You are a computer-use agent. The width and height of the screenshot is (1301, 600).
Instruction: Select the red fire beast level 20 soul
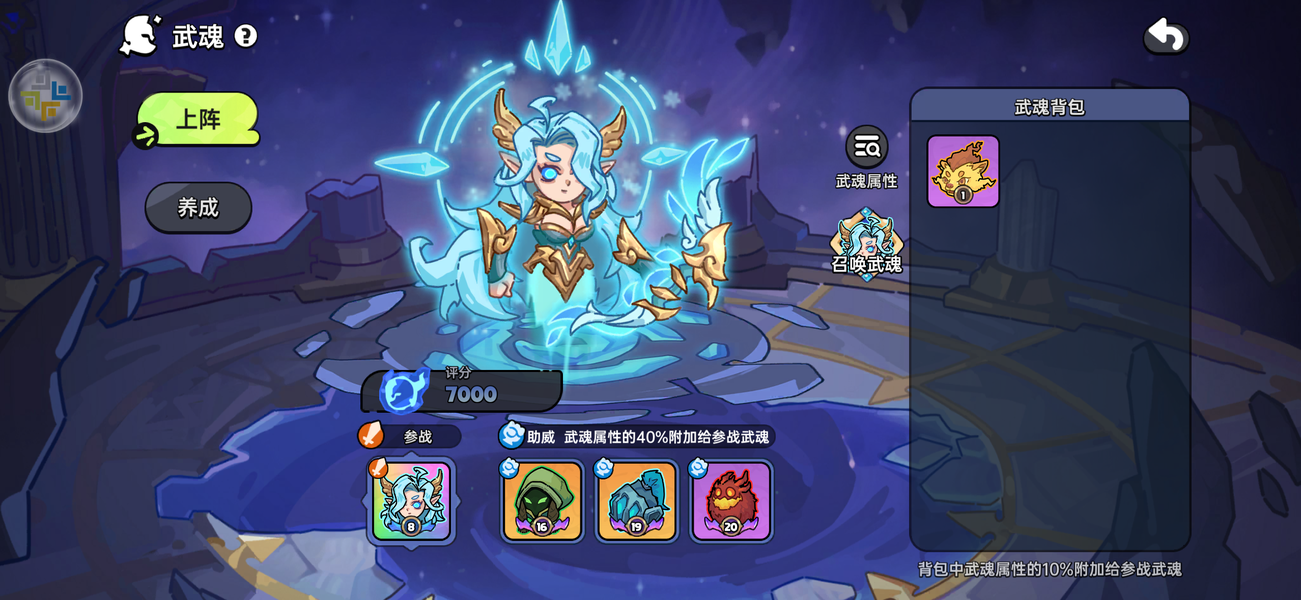click(731, 501)
